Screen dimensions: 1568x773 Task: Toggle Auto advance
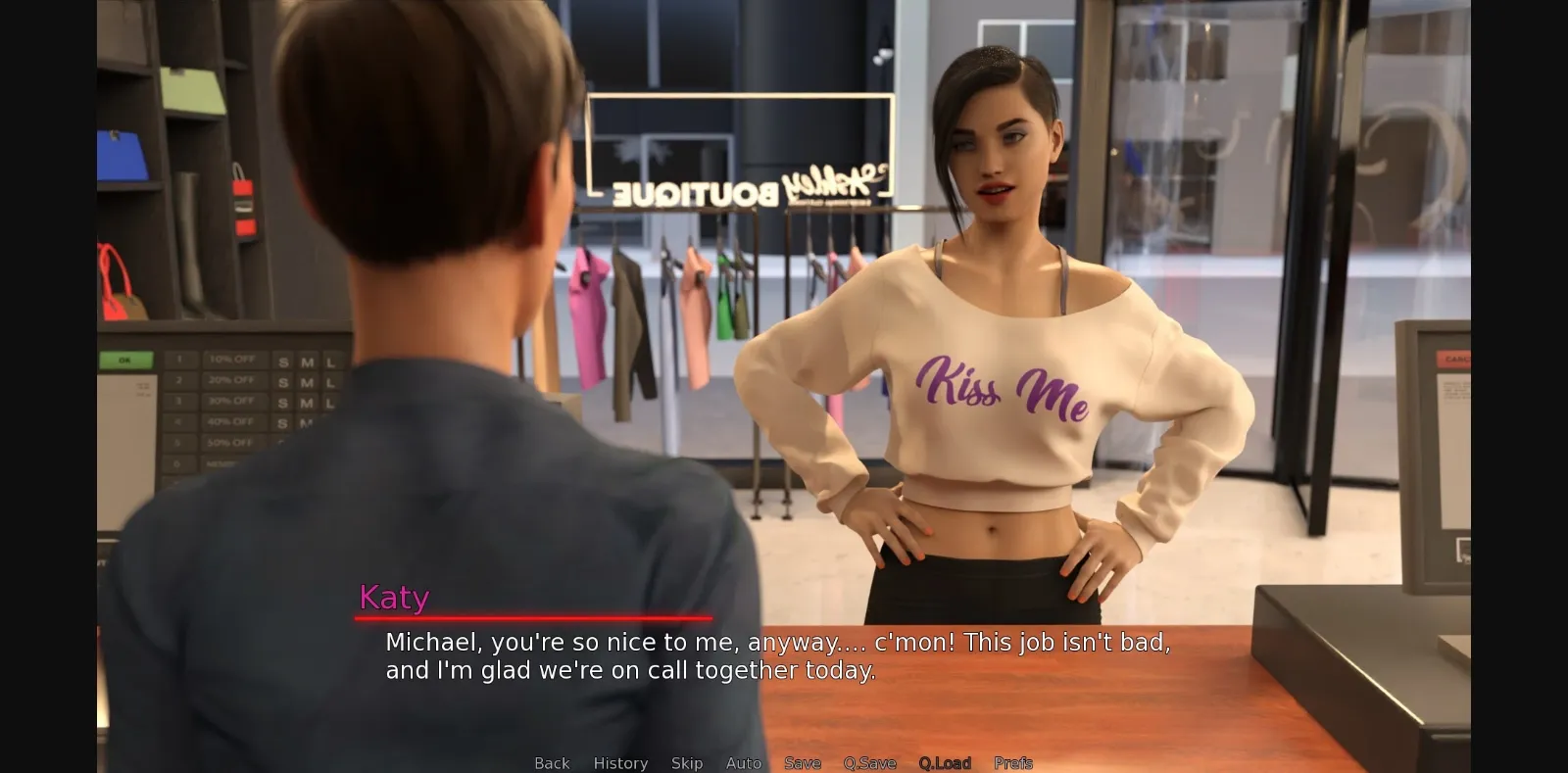(x=743, y=762)
